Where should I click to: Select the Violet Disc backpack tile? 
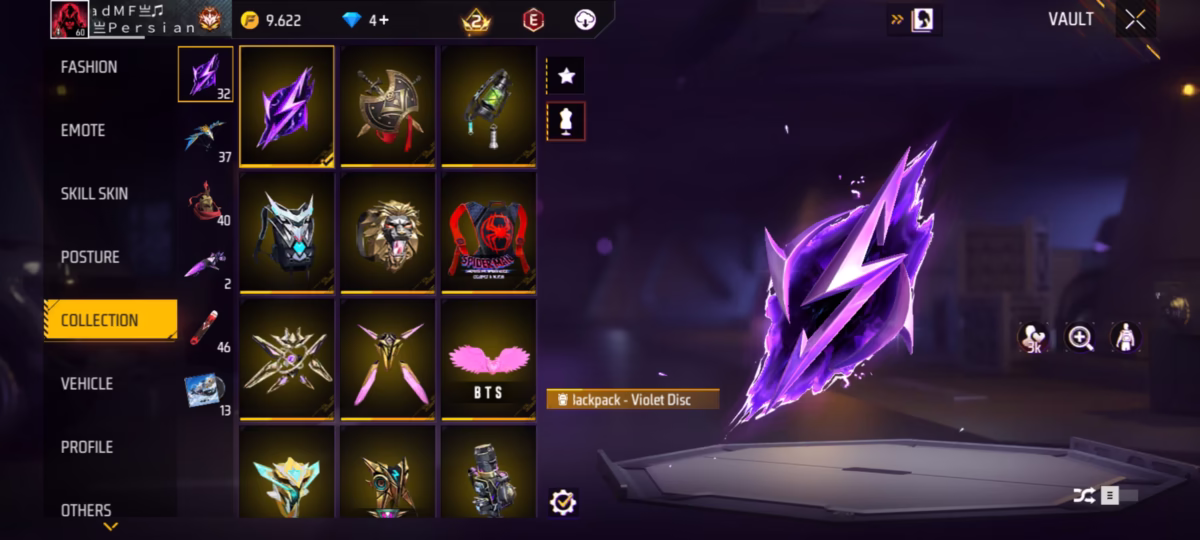[x=287, y=106]
